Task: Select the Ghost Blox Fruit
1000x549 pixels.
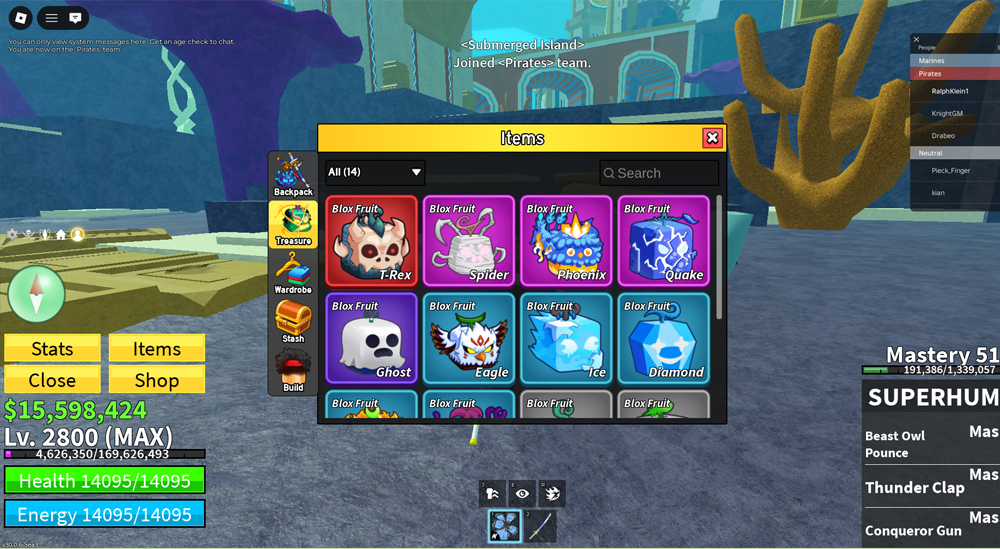Action: pos(372,338)
